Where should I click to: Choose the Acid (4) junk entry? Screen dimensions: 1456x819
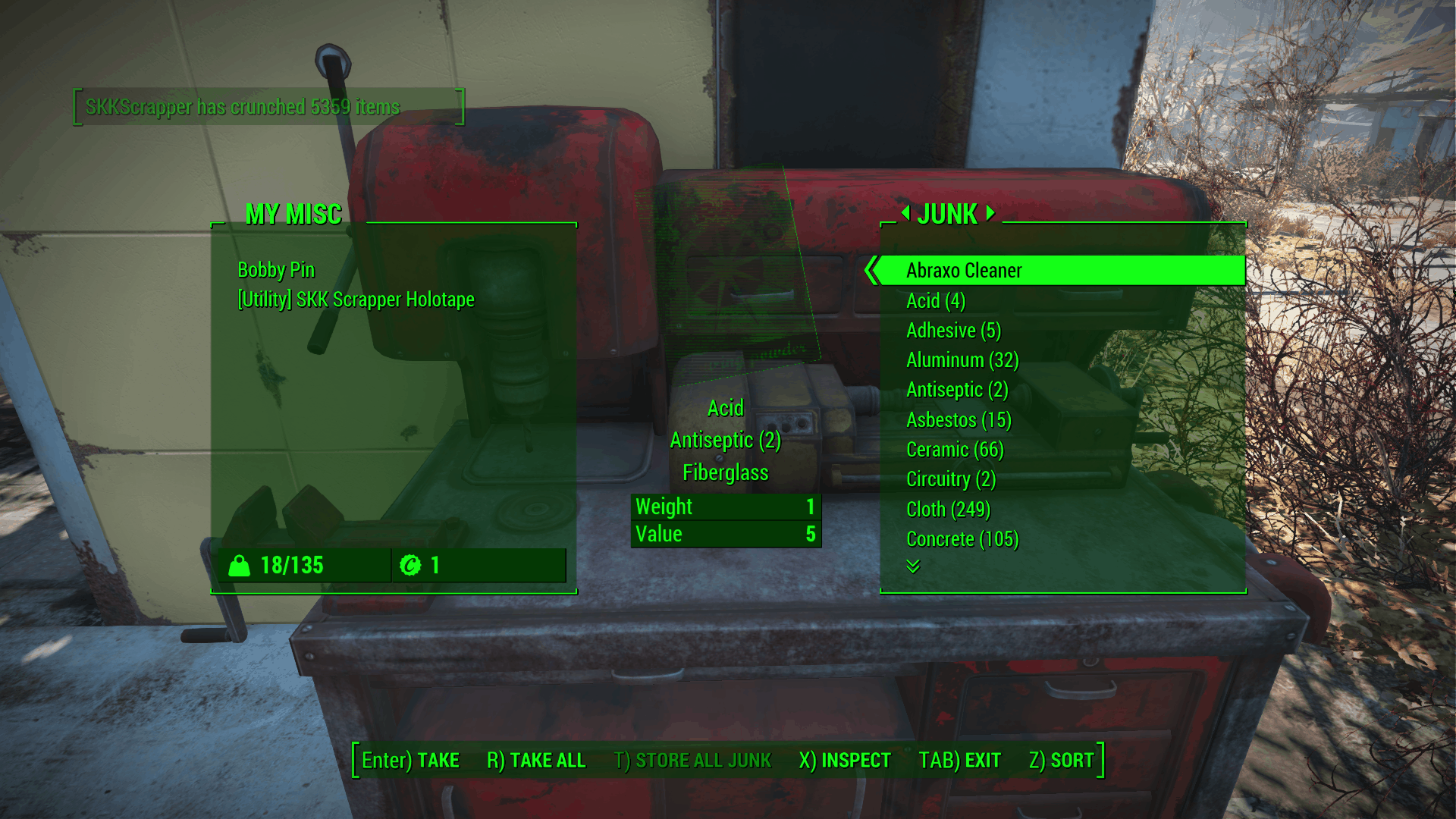[936, 301]
